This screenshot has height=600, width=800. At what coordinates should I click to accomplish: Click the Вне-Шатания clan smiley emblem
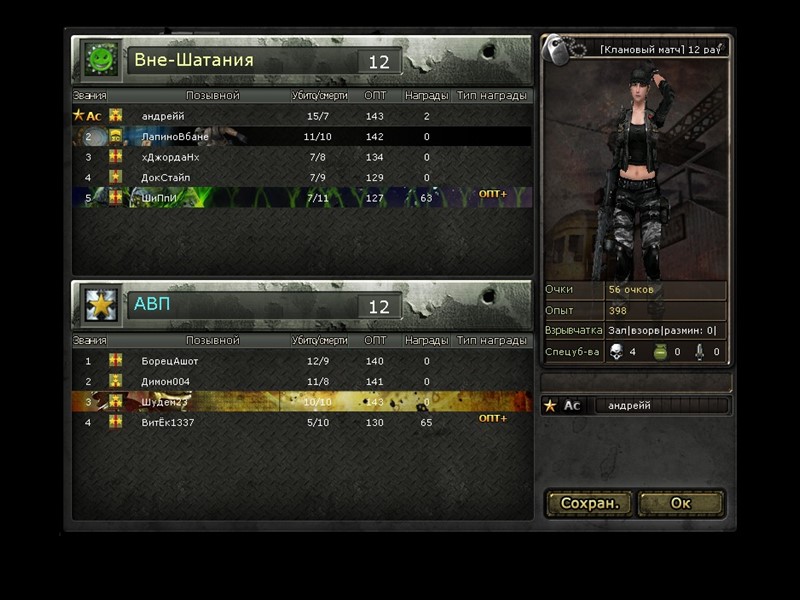100,60
